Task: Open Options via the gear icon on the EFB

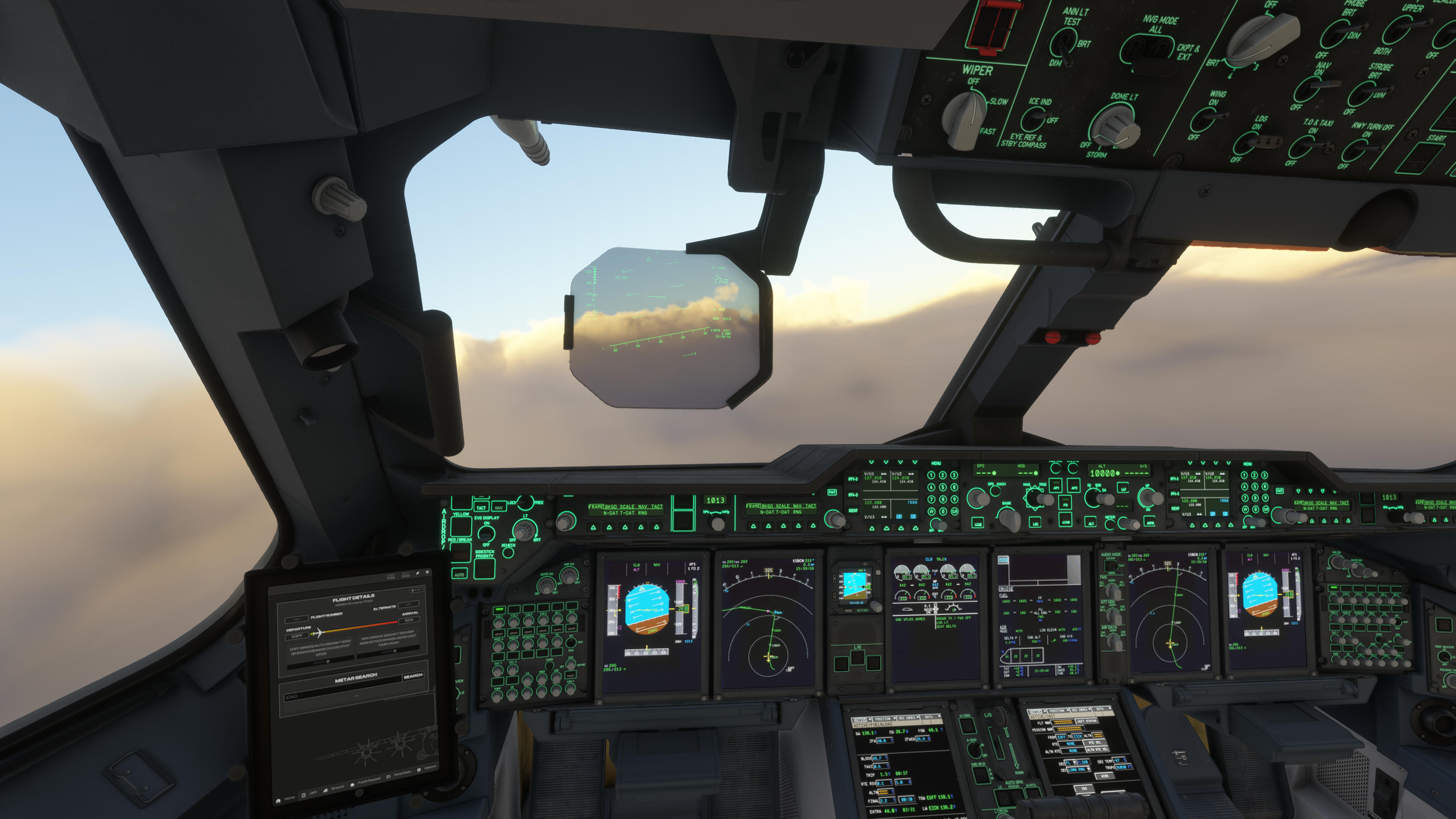Action: 419,770
